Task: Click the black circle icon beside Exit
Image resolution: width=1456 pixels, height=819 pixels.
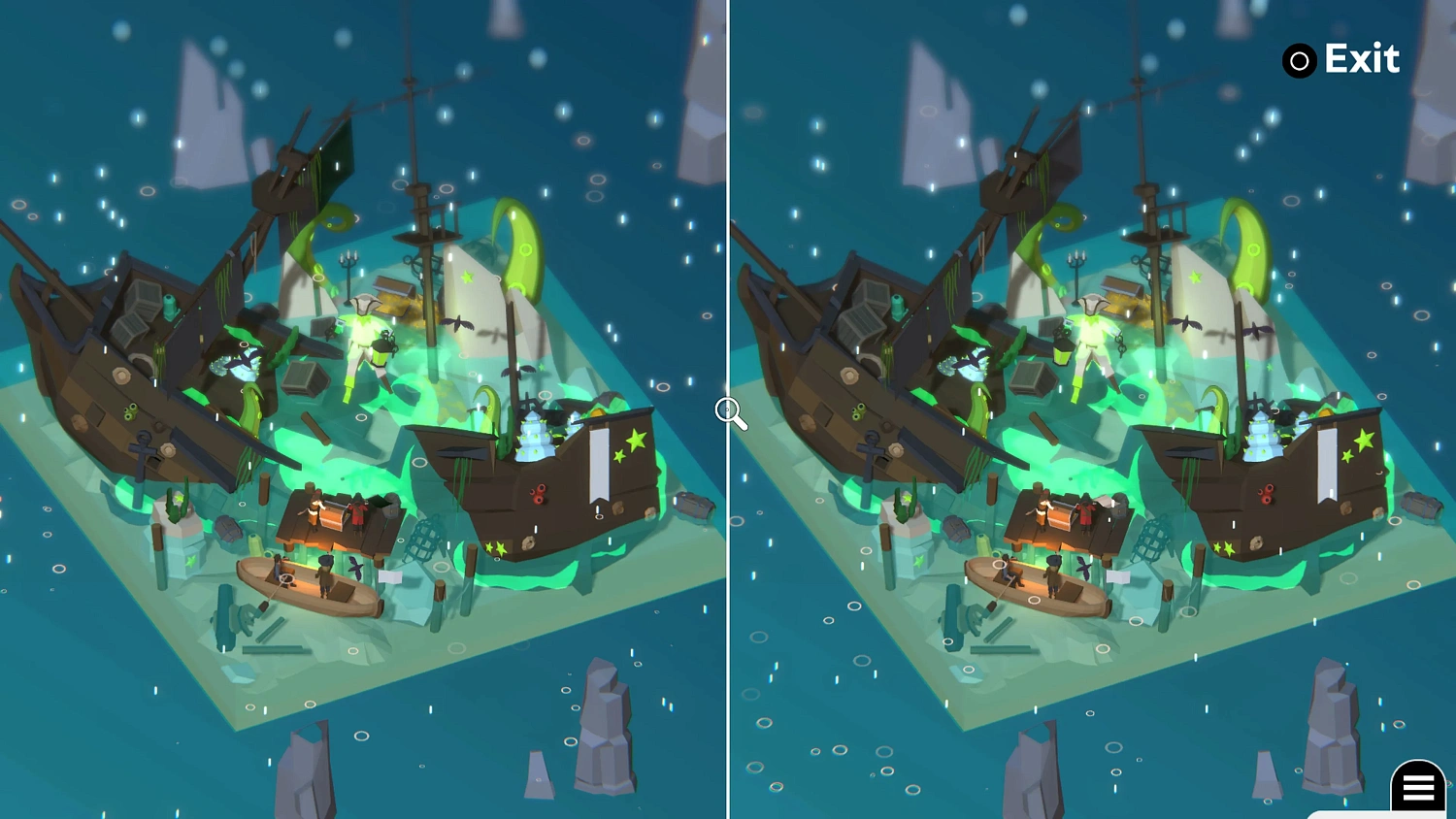Action: pos(1299,61)
